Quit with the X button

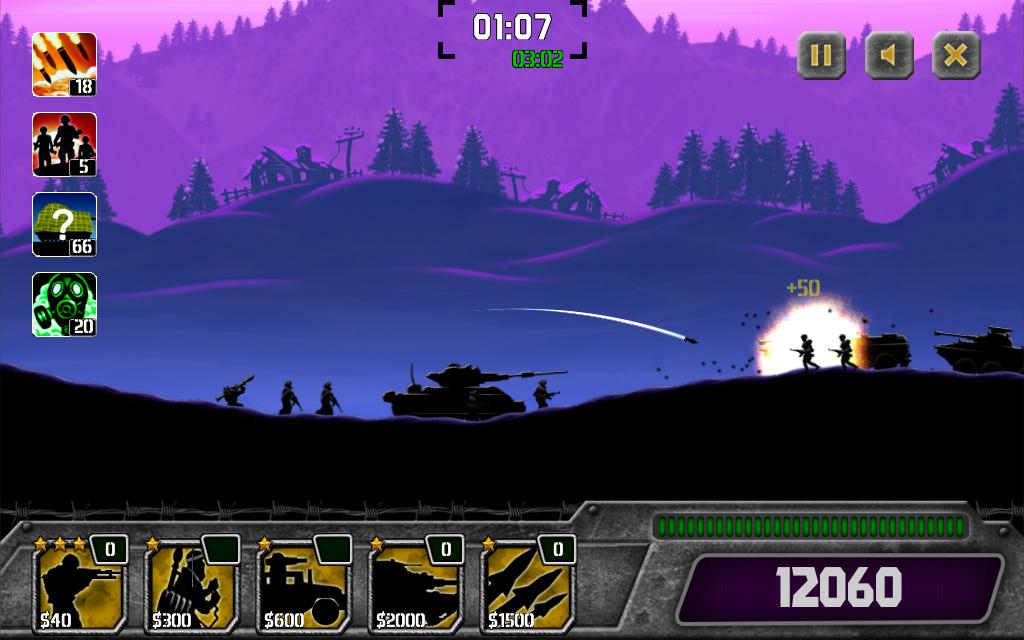point(956,55)
